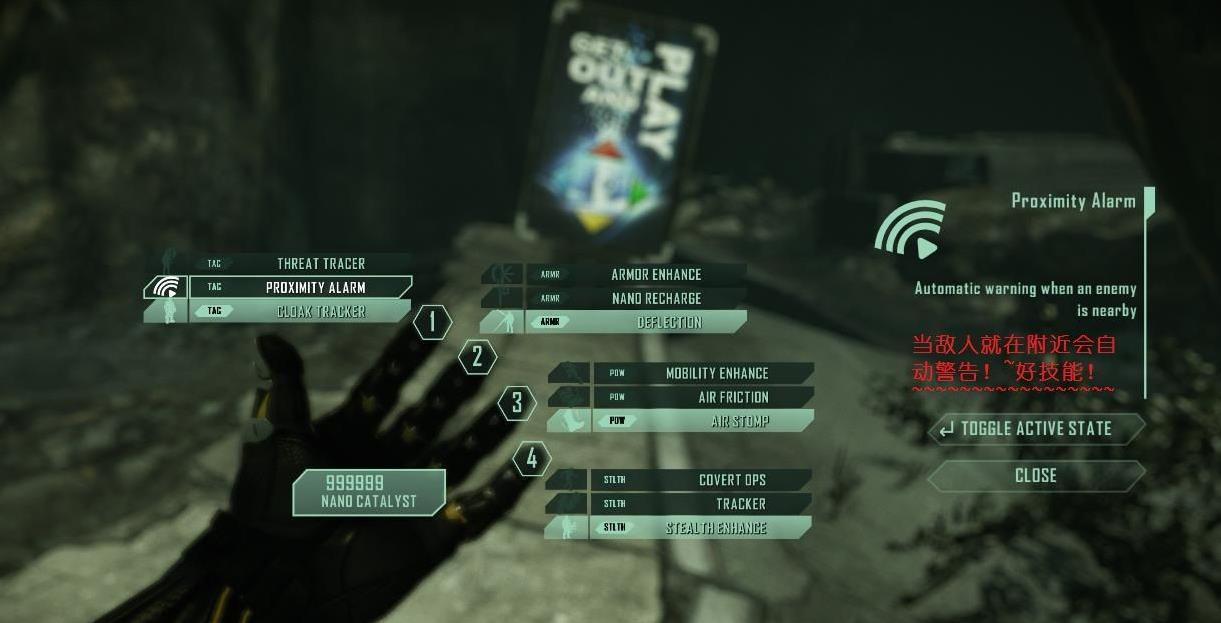The image size is (1221, 623).
Task: Choose the Deflection armor module
Action: 668,323
